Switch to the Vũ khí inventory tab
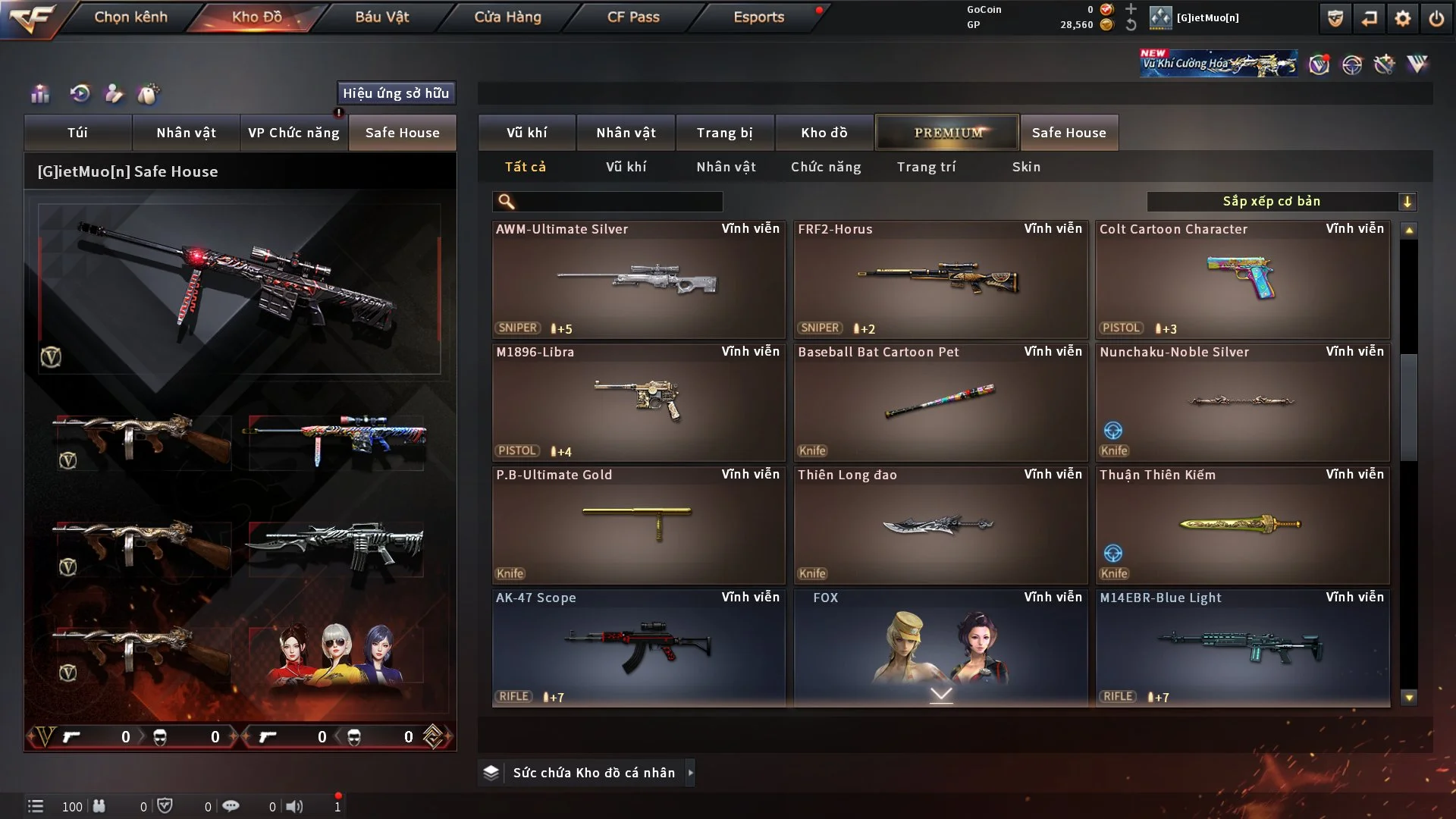The height and width of the screenshot is (819, 1456). (526, 133)
